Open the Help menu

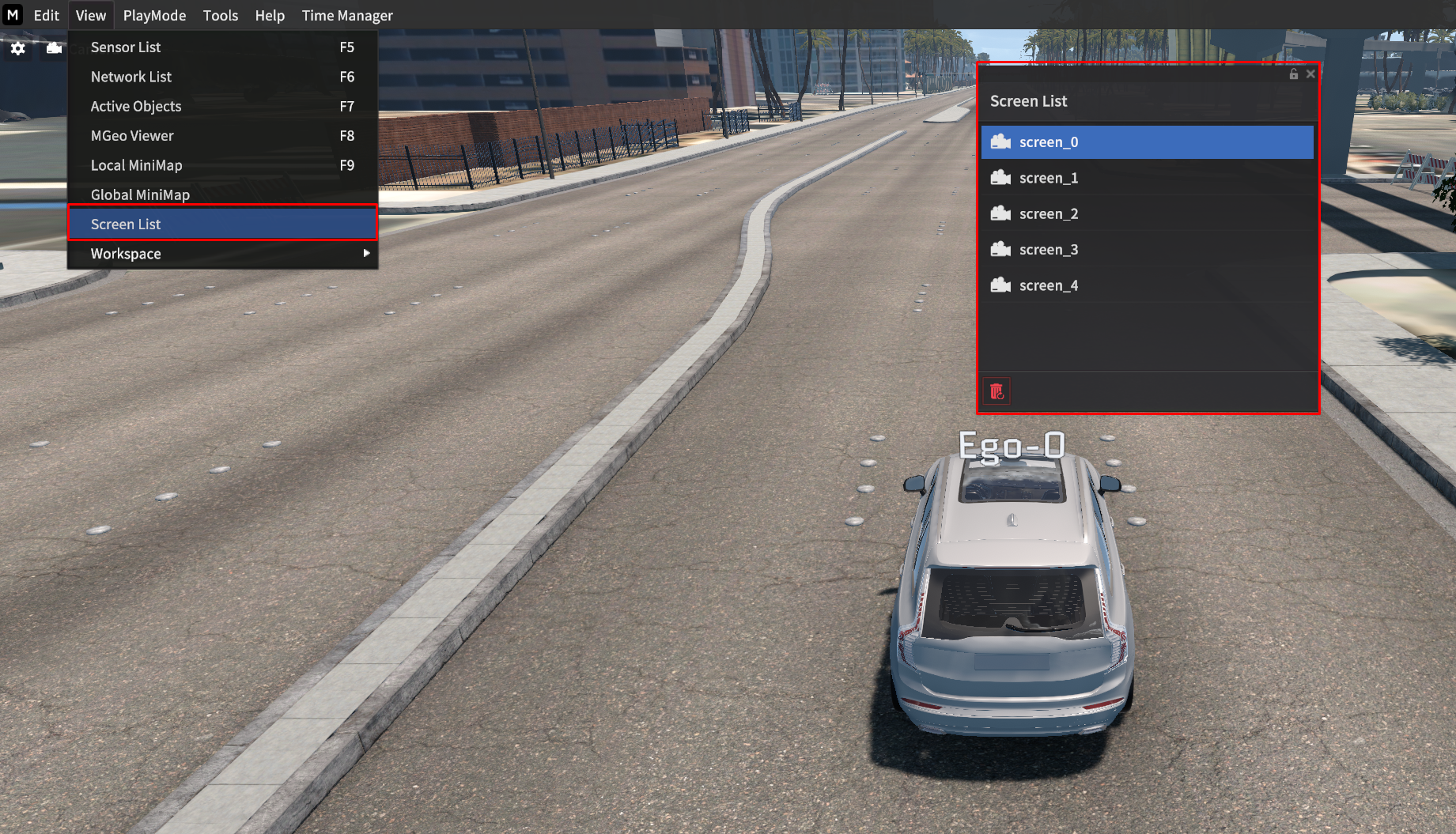point(270,15)
